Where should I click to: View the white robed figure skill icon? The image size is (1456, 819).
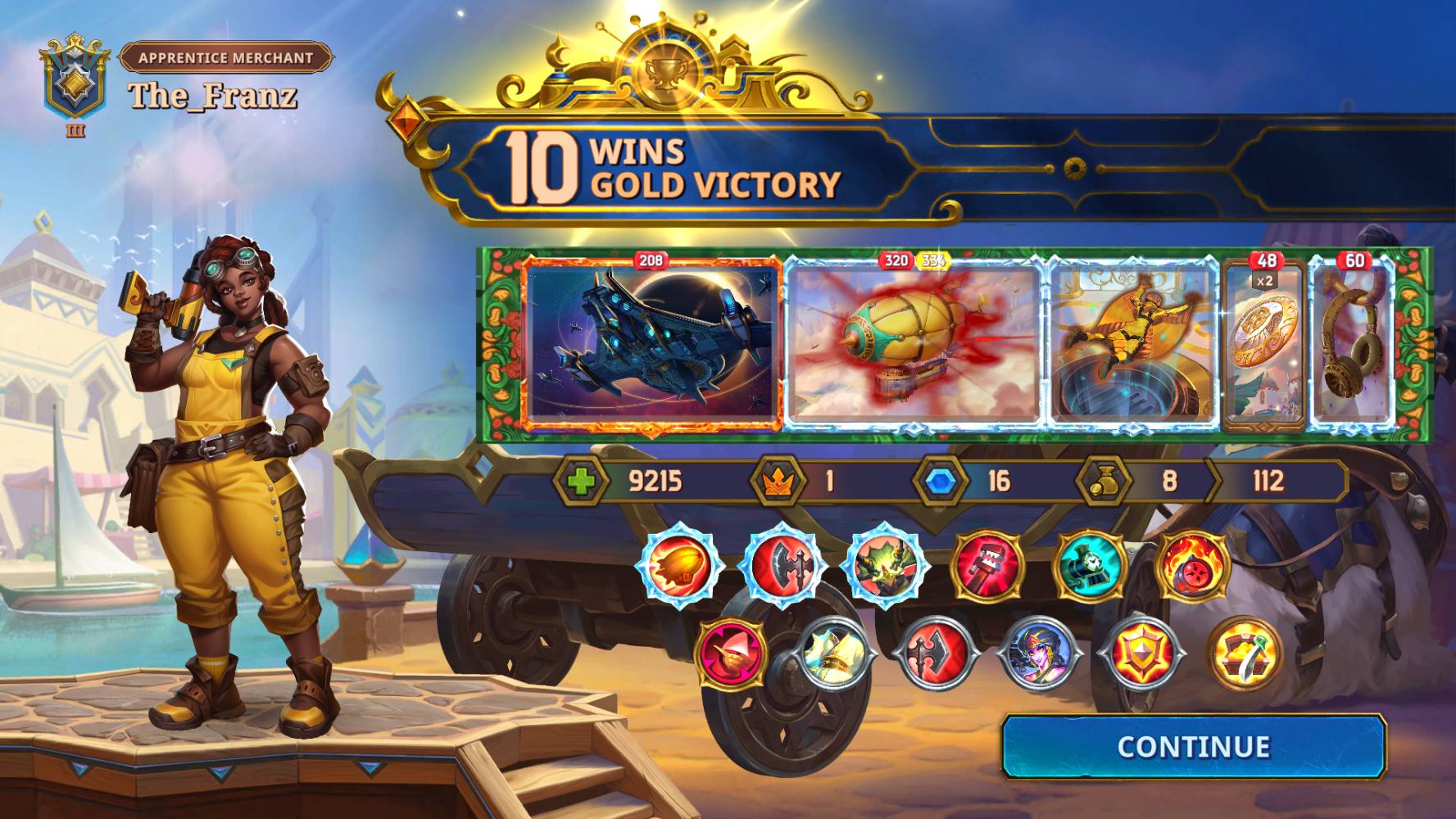[x=834, y=654]
